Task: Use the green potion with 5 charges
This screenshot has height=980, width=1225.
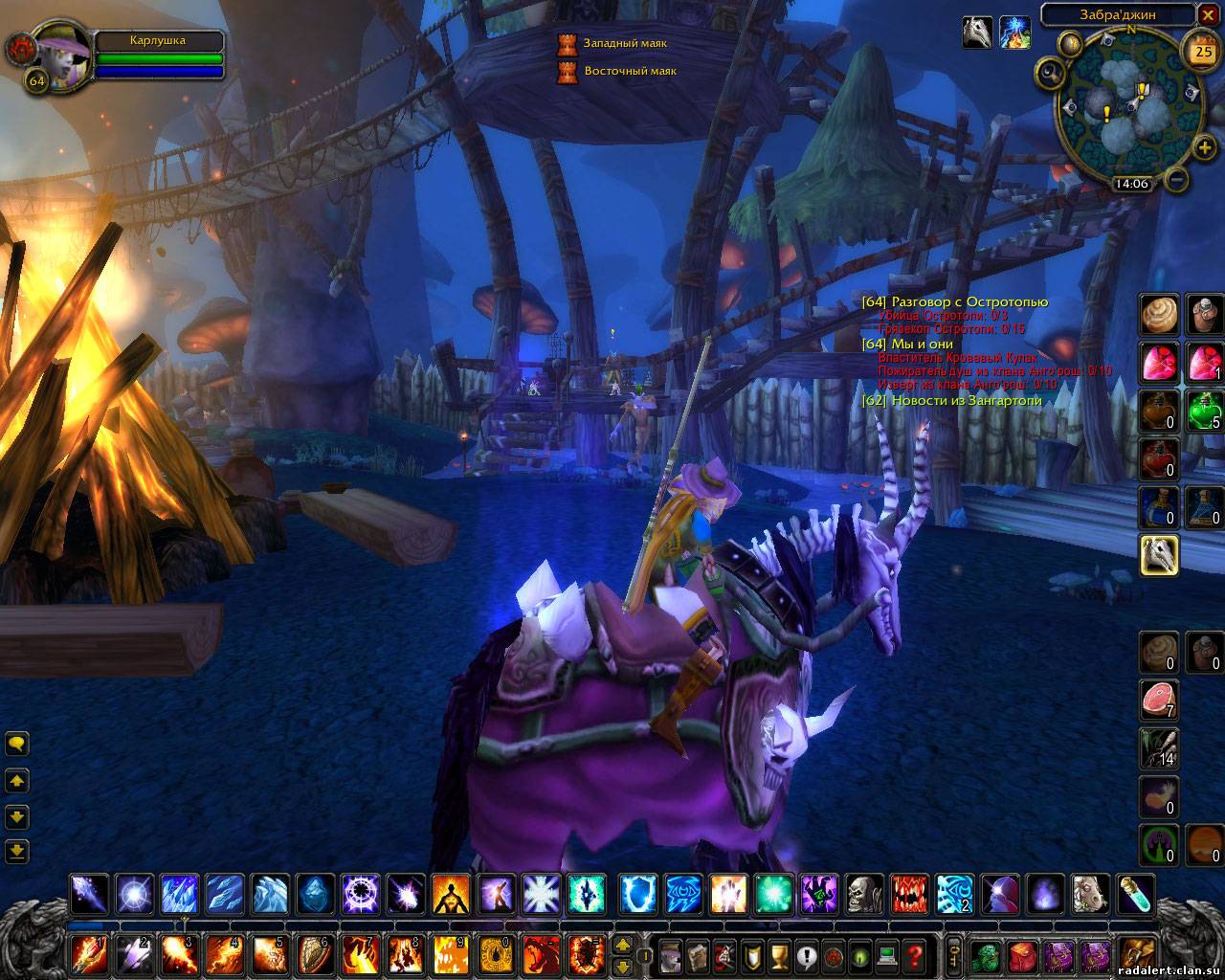Action: 1204,410
